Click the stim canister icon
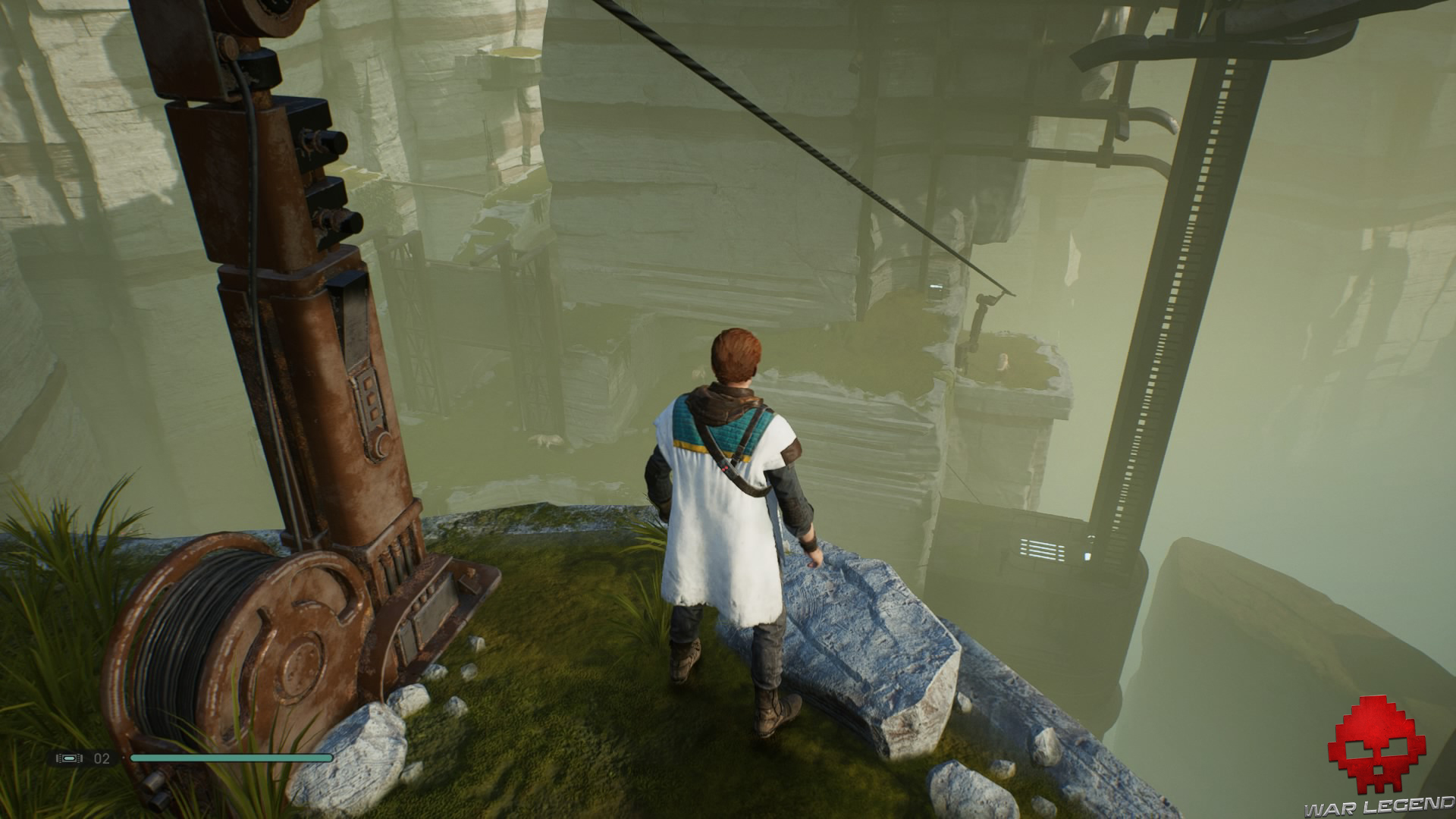Viewport: 1456px width, 819px height. point(68,758)
